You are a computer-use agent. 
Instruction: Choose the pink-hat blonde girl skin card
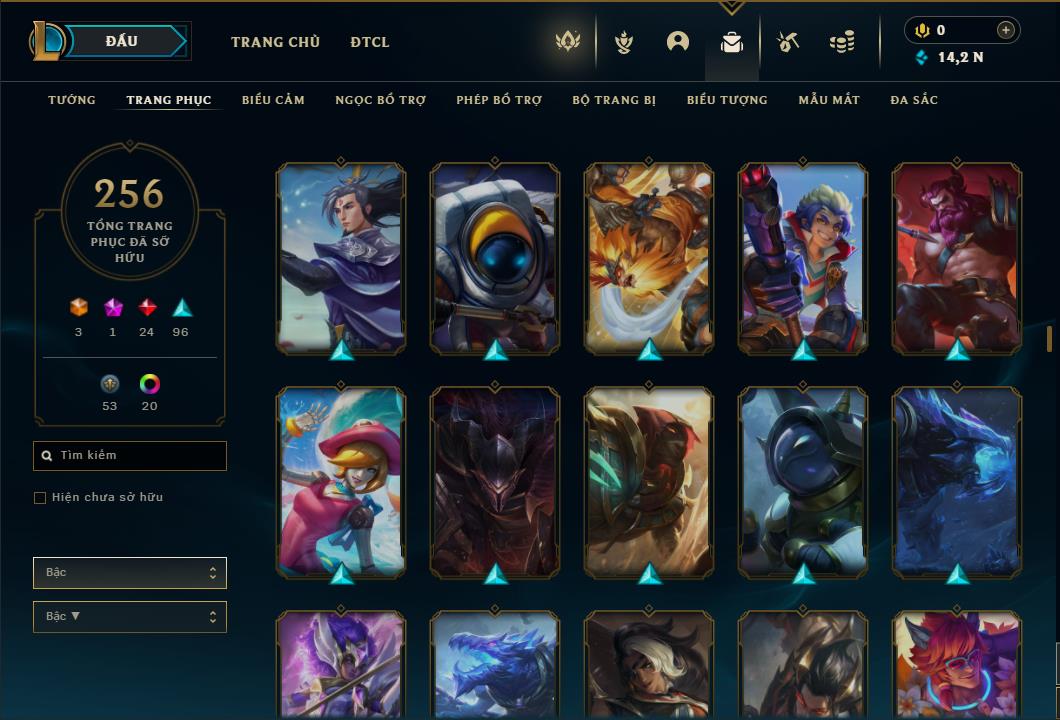click(x=341, y=482)
